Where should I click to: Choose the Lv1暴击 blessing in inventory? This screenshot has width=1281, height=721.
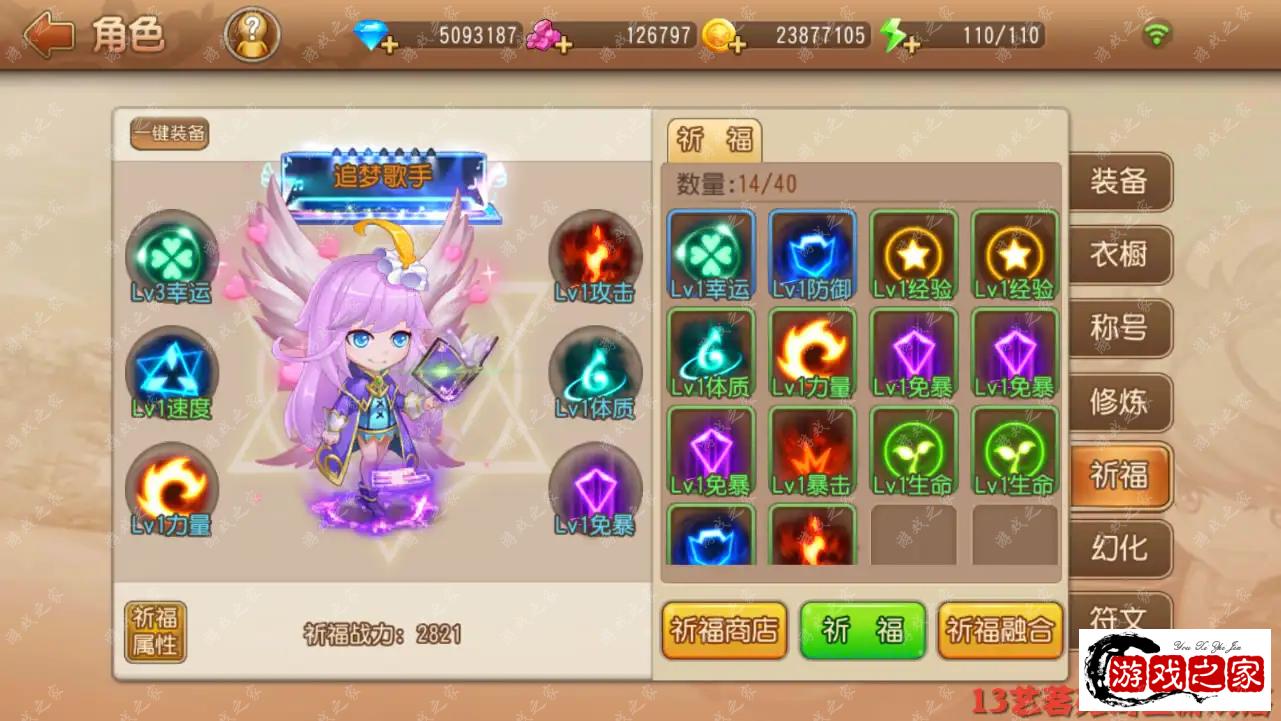[812, 451]
